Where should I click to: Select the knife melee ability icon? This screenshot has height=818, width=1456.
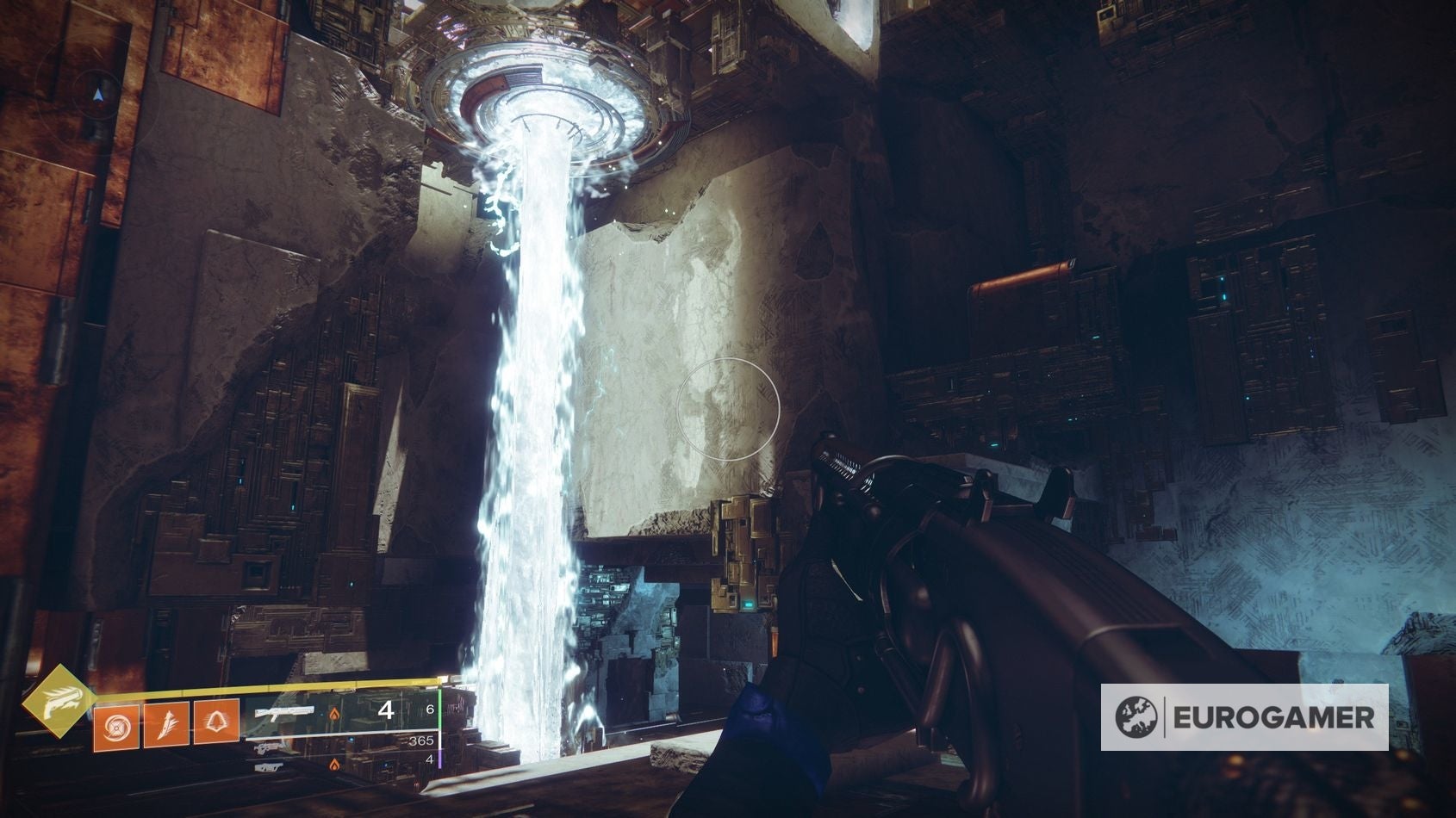(168, 723)
